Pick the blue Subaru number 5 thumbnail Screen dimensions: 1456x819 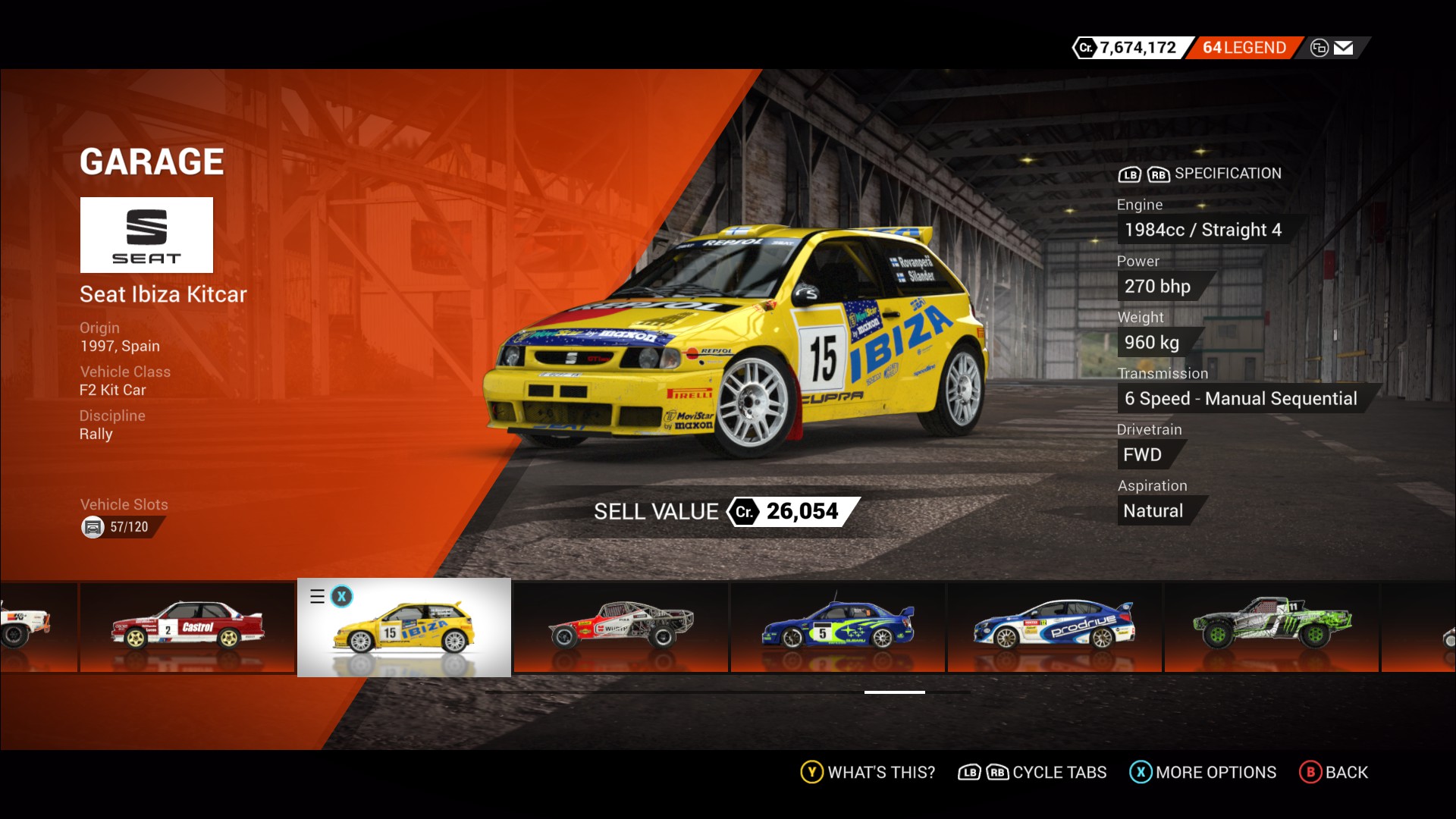click(x=838, y=626)
